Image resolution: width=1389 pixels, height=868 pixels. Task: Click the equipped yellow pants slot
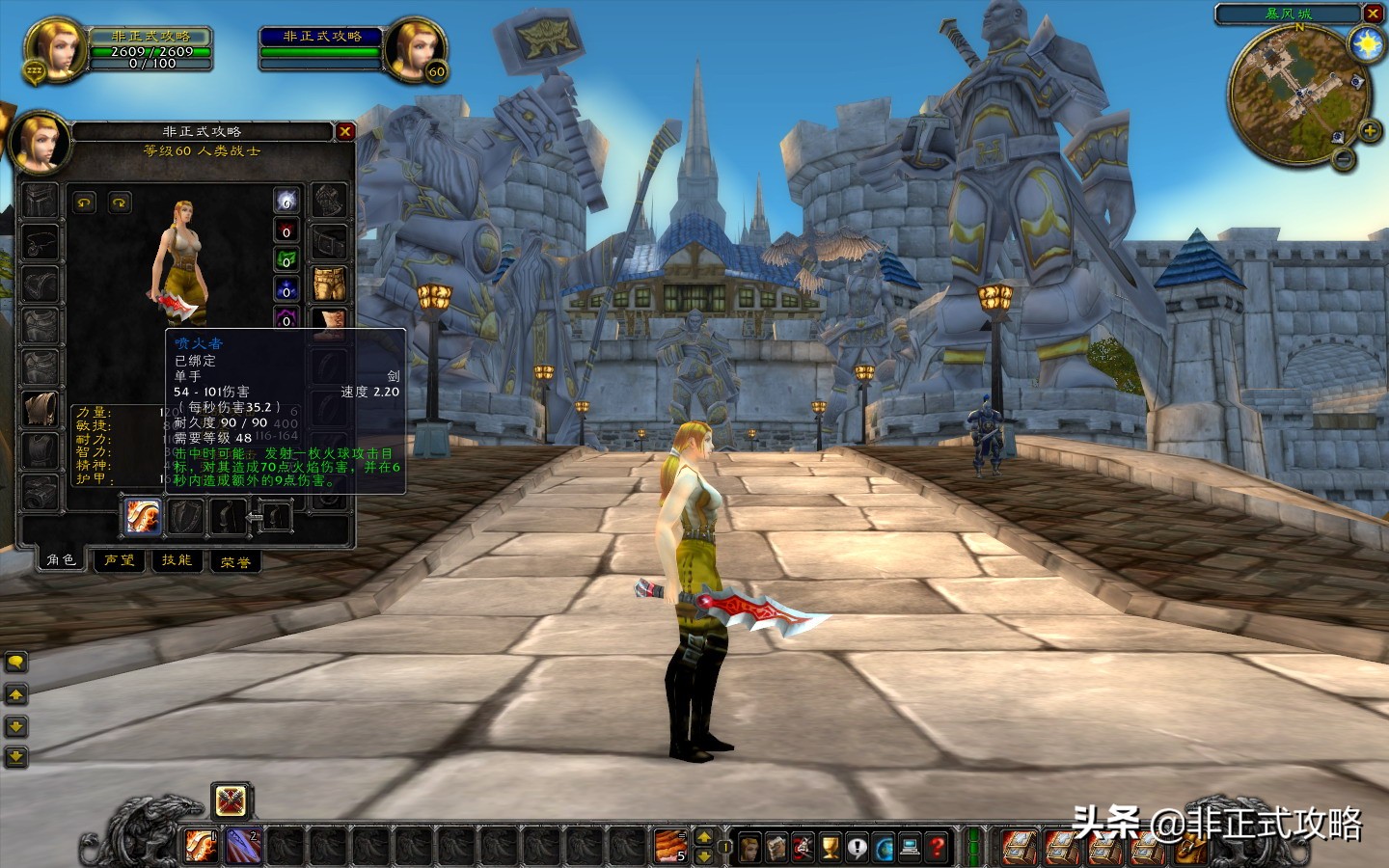(330, 284)
